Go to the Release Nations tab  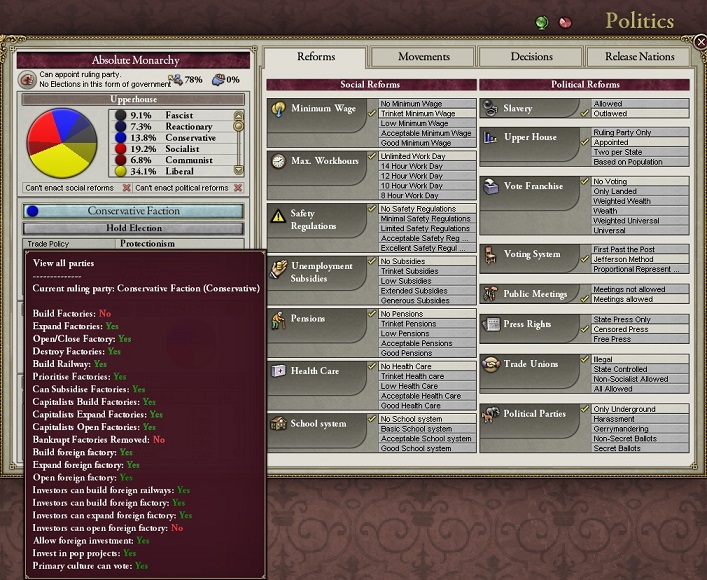639,57
